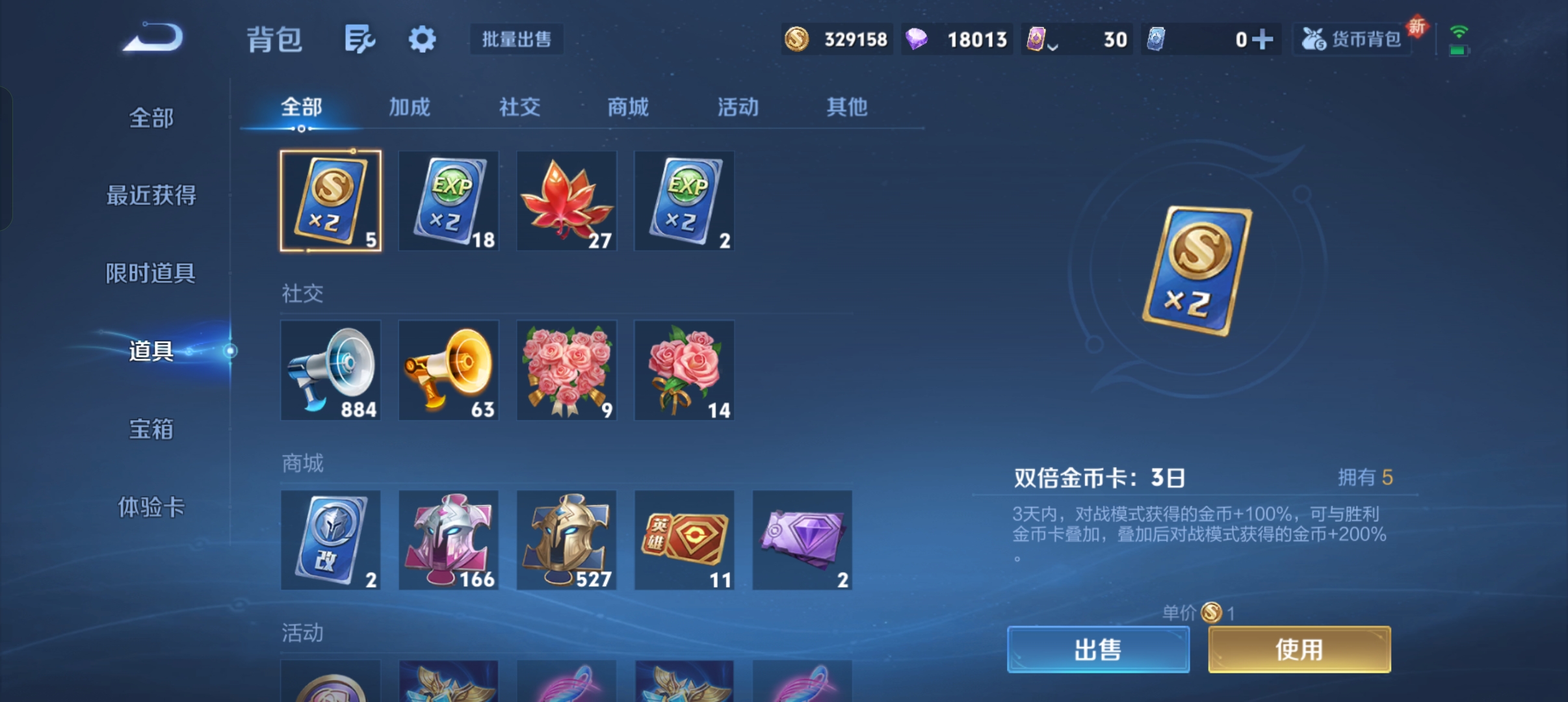Show the 活动 category tab

[738, 107]
